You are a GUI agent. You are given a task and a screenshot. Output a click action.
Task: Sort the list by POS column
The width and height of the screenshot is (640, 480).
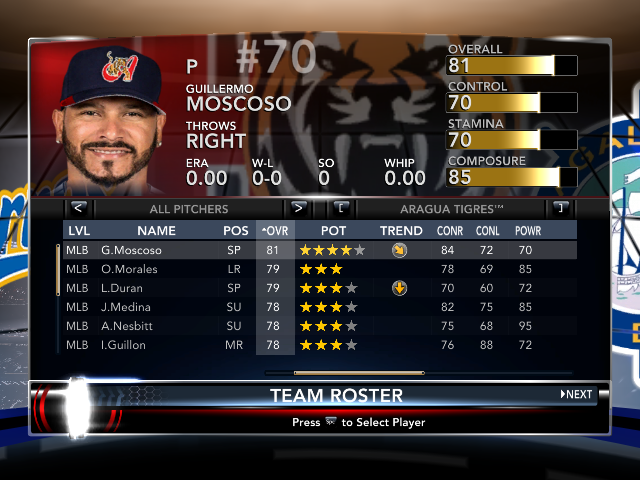pos(236,231)
